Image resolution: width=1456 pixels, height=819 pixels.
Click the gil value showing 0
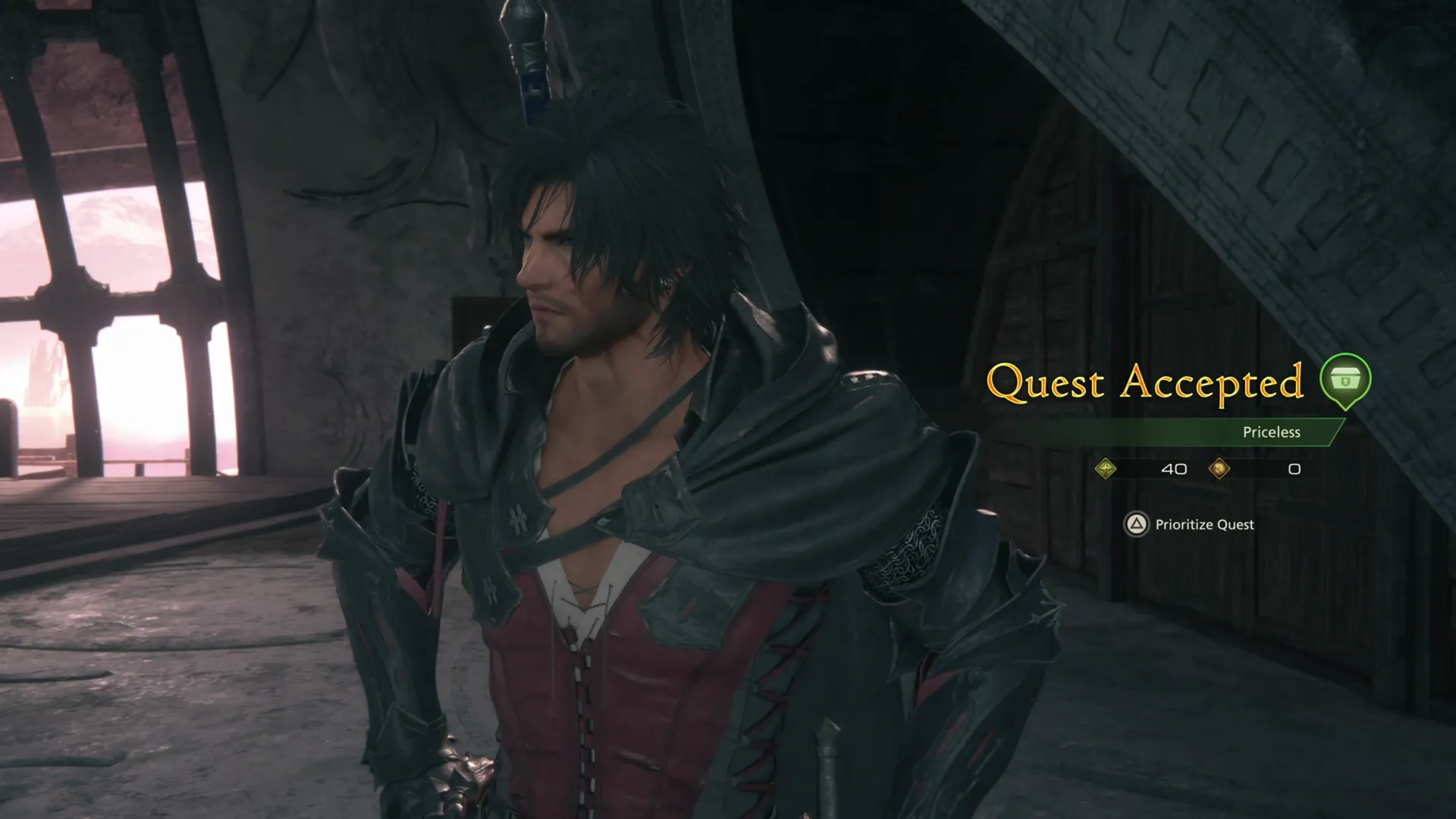point(1294,469)
